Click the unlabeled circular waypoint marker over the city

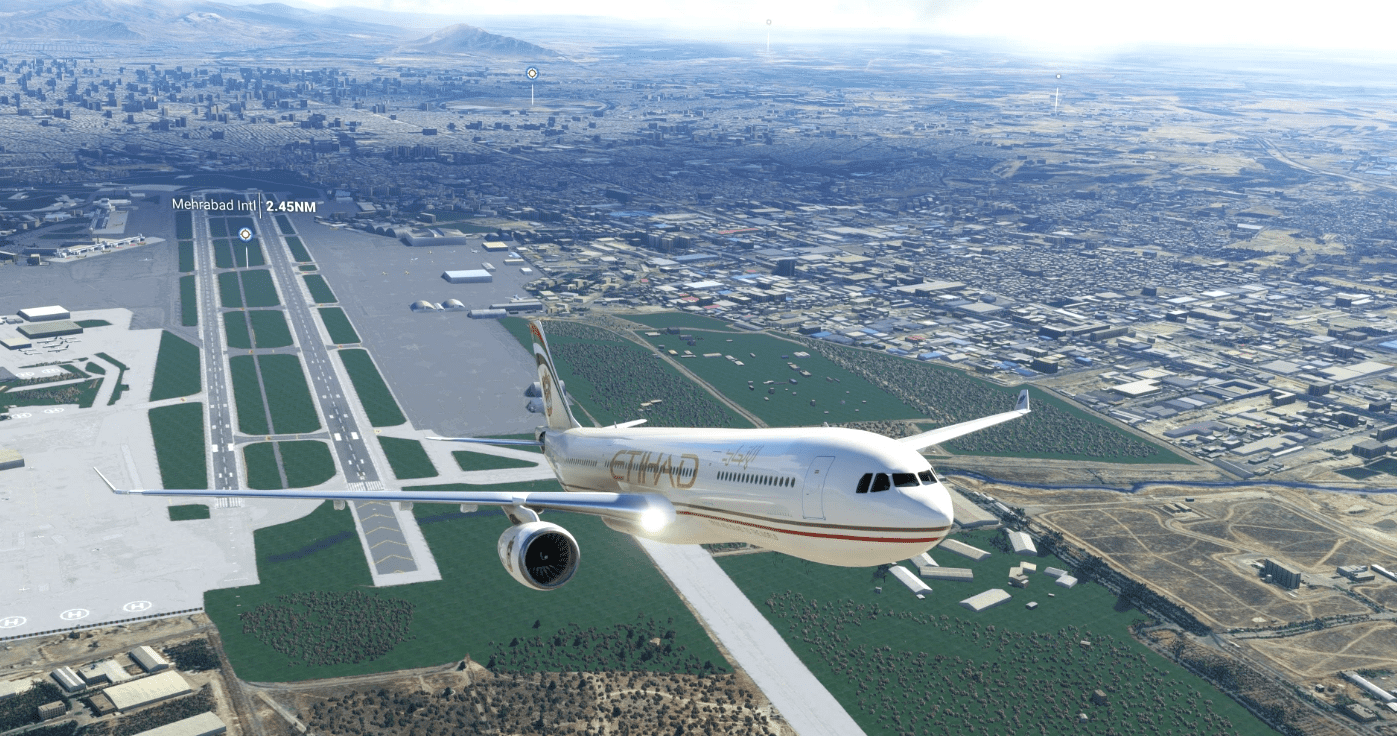[x=532, y=73]
